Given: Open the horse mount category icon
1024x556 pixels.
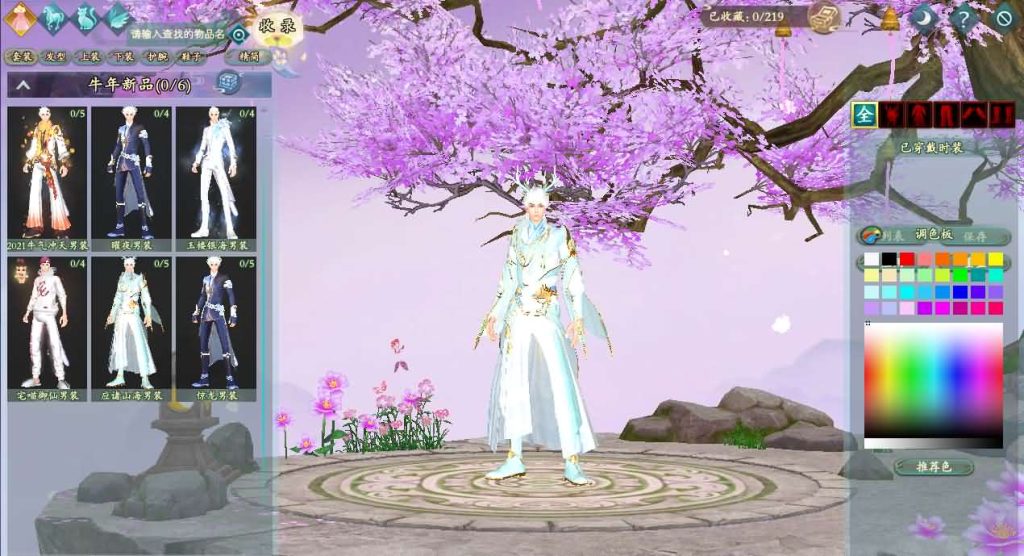Looking at the screenshot, I should [x=53, y=16].
